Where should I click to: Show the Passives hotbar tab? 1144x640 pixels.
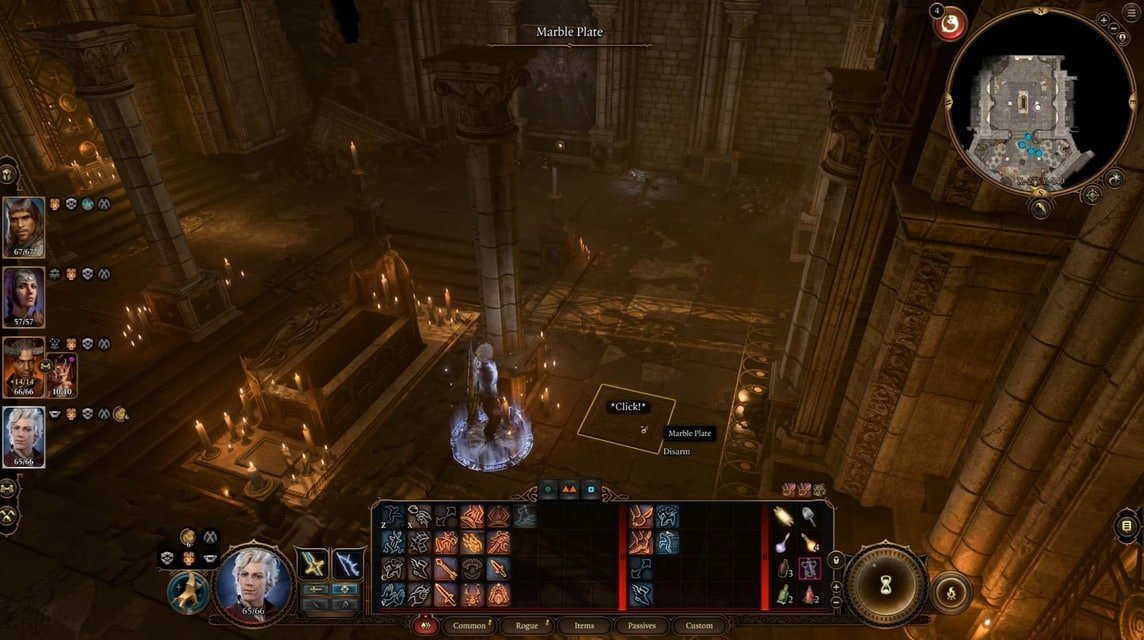[641, 626]
